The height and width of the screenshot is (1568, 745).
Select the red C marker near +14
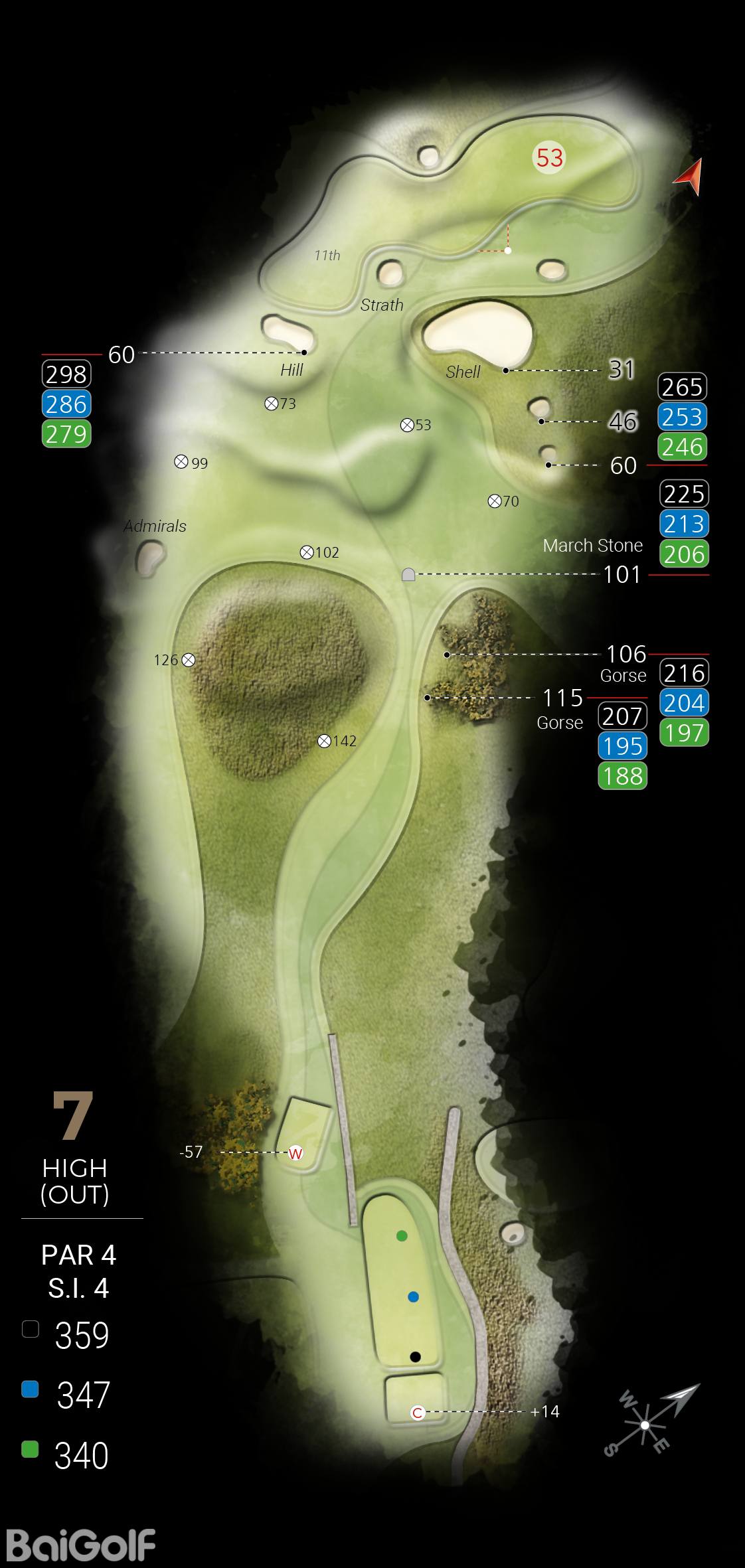(418, 1412)
